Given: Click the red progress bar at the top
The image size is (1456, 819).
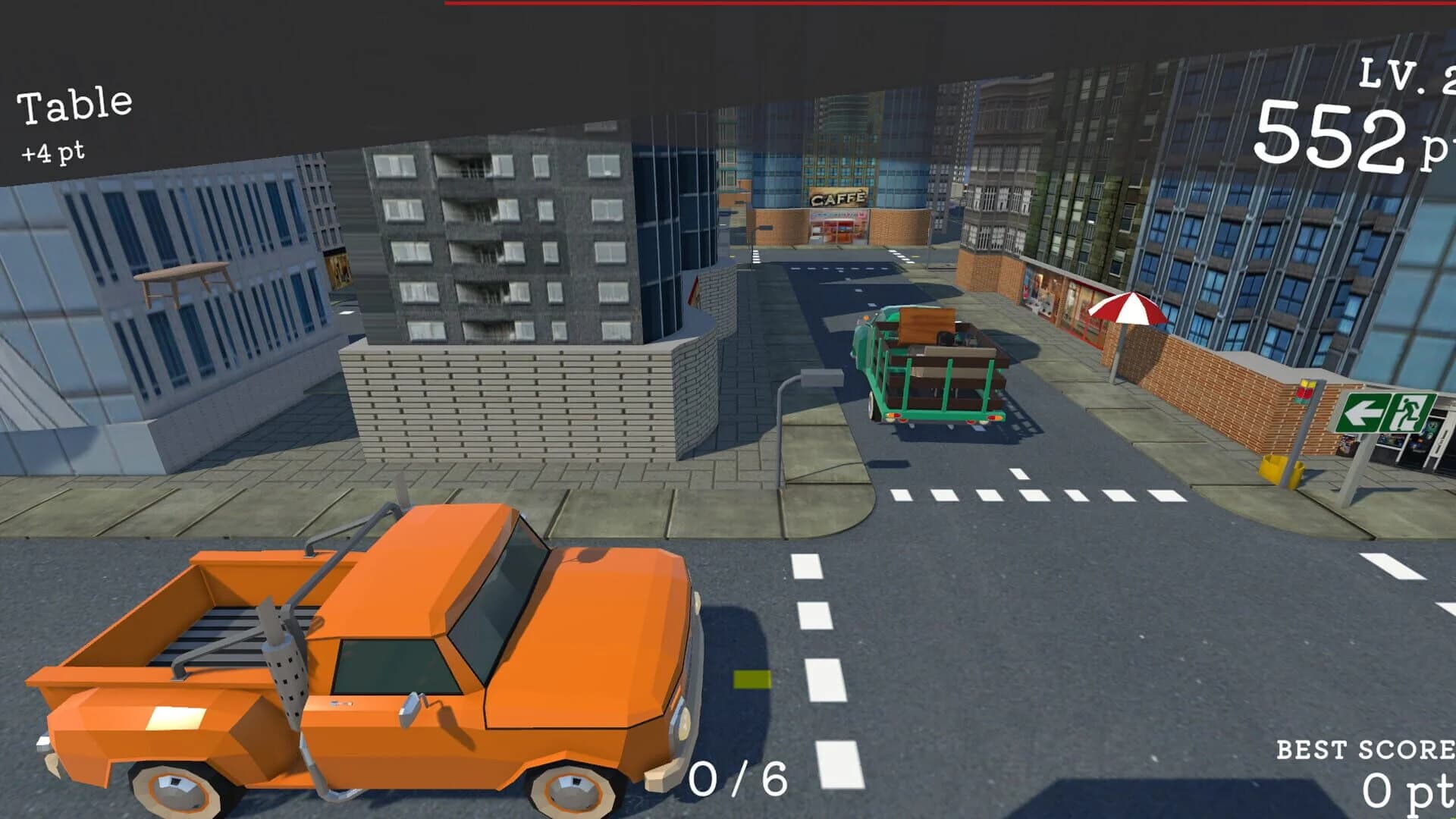Looking at the screenshot, I should [948, 4].
